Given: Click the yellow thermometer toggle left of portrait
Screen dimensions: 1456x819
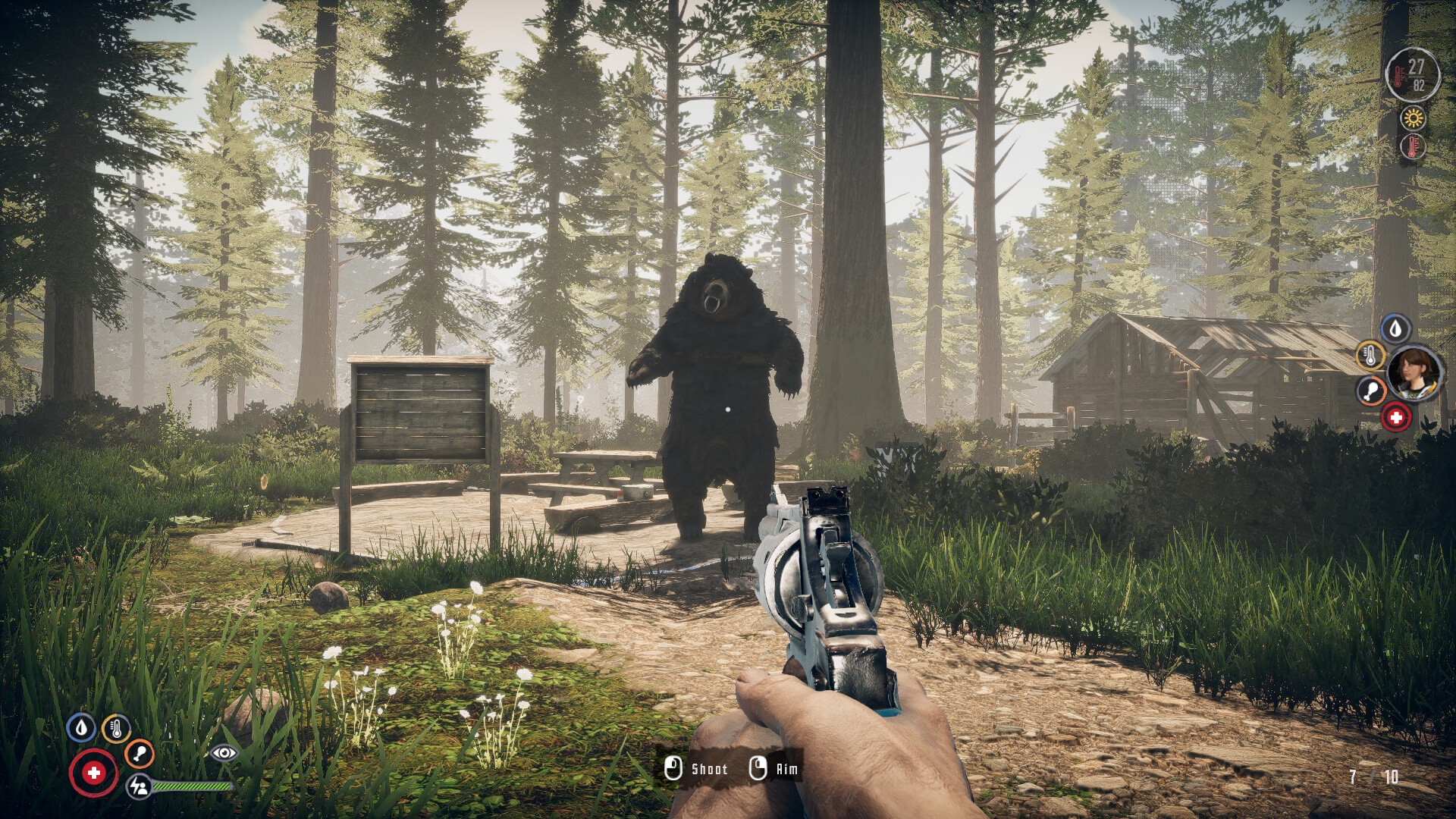Looking at the screenshot, I should [x=1371, y=356].
